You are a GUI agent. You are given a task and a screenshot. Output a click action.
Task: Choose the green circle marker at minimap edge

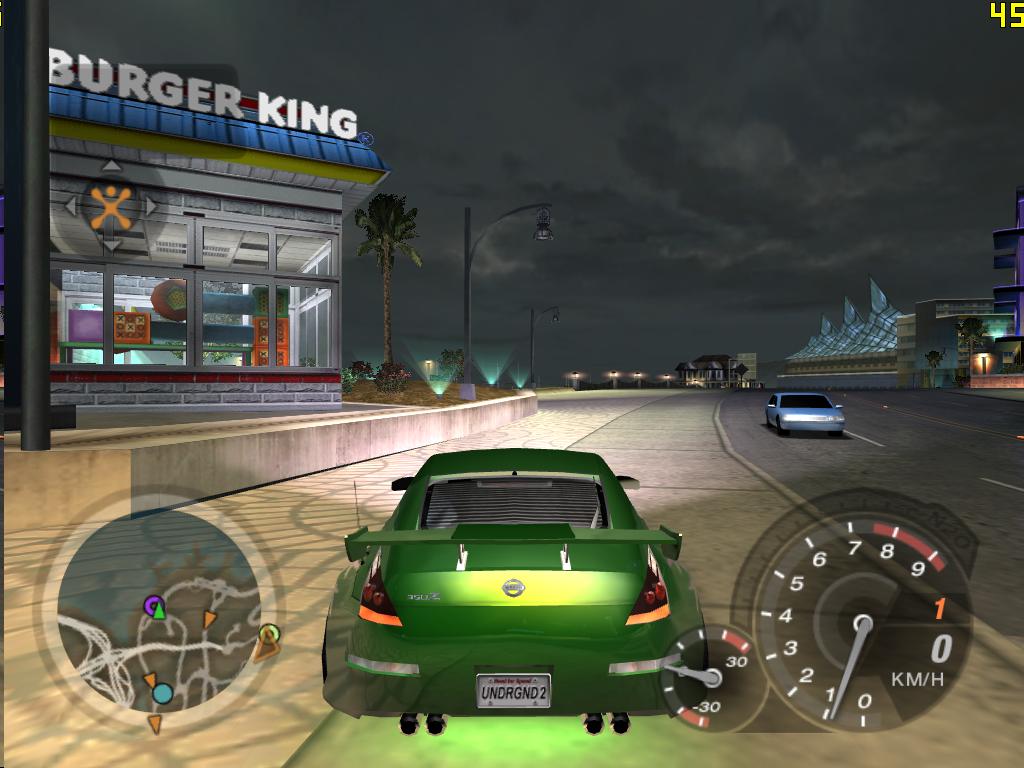tap(268, 633)
